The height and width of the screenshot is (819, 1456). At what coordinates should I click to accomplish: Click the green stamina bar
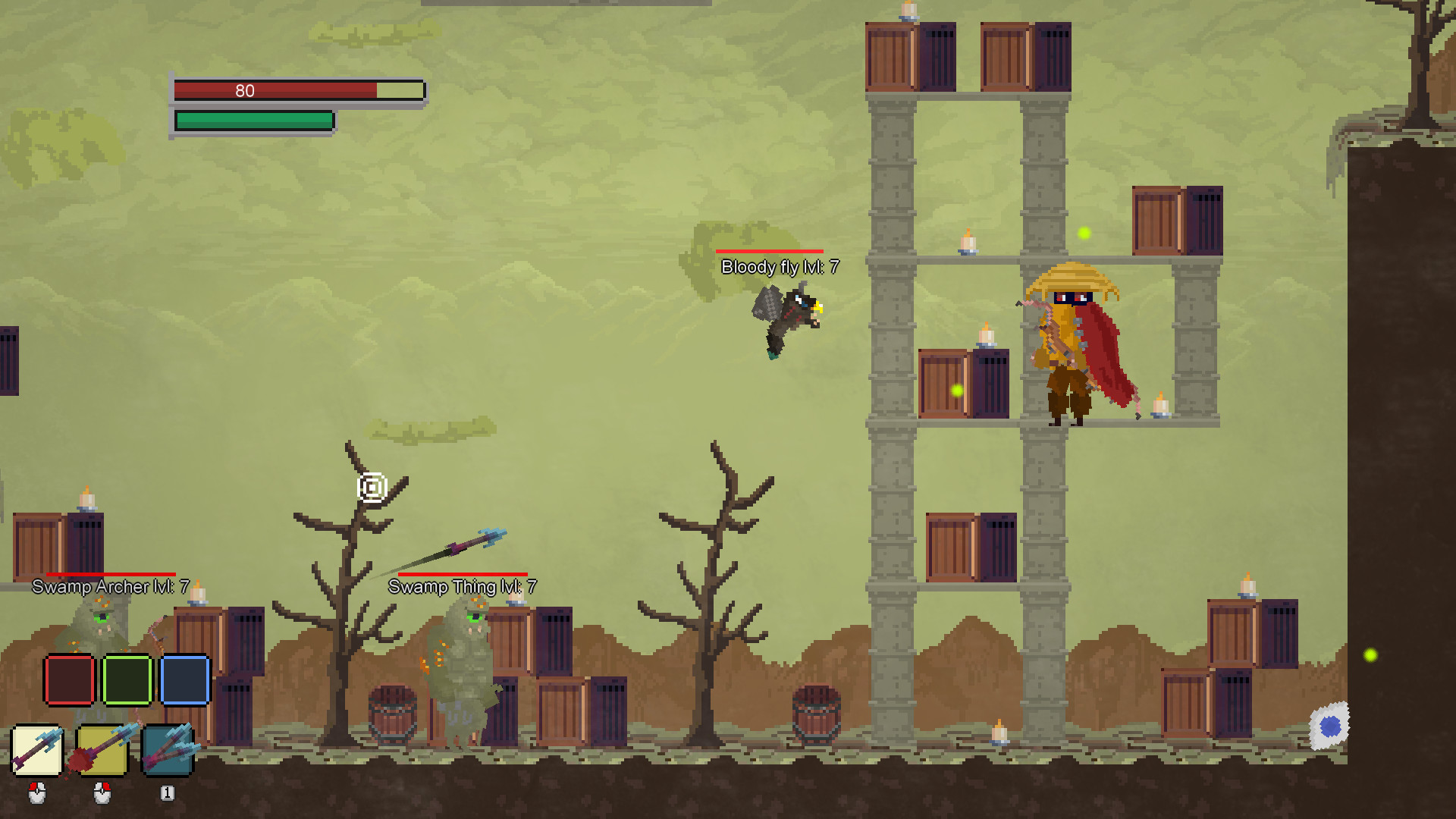(x=254, y=119)
